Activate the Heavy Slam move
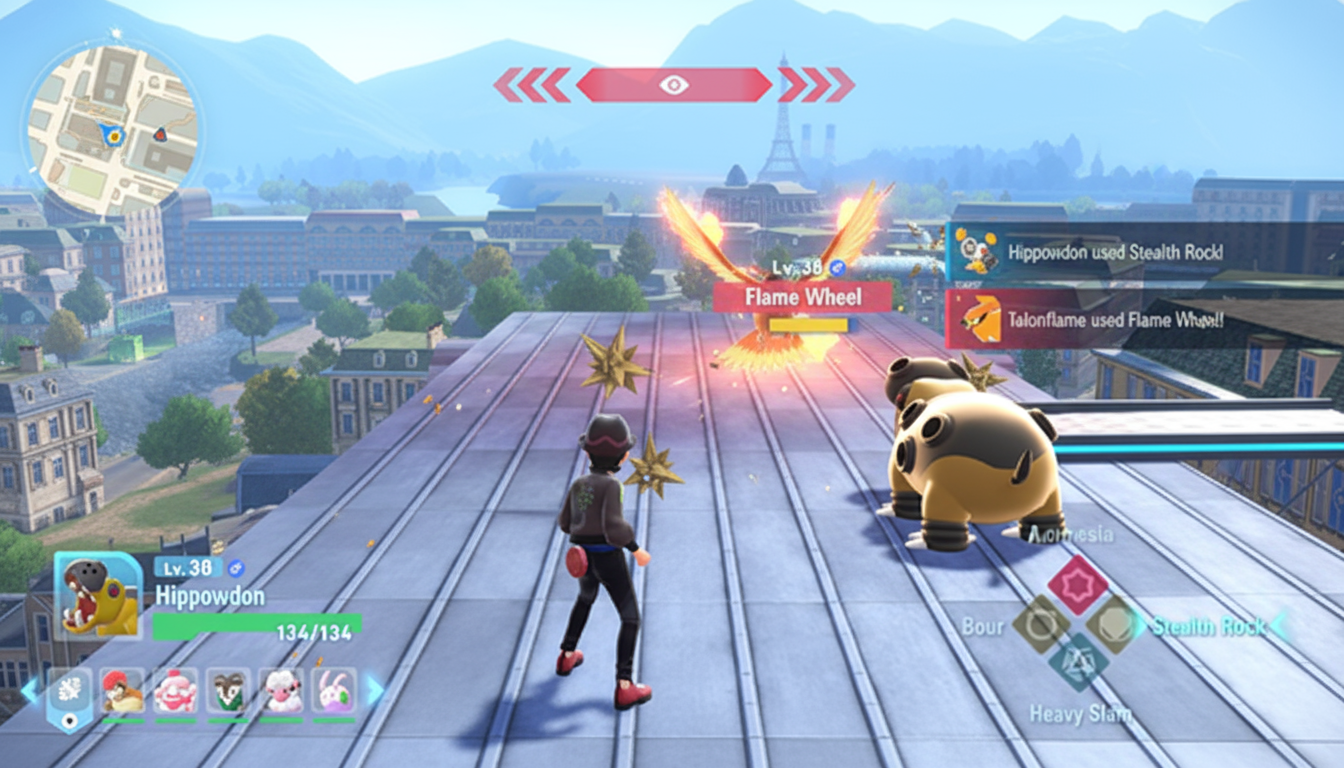The height and width of the screenshot is (768, 1344). (x=1078, y=661)
